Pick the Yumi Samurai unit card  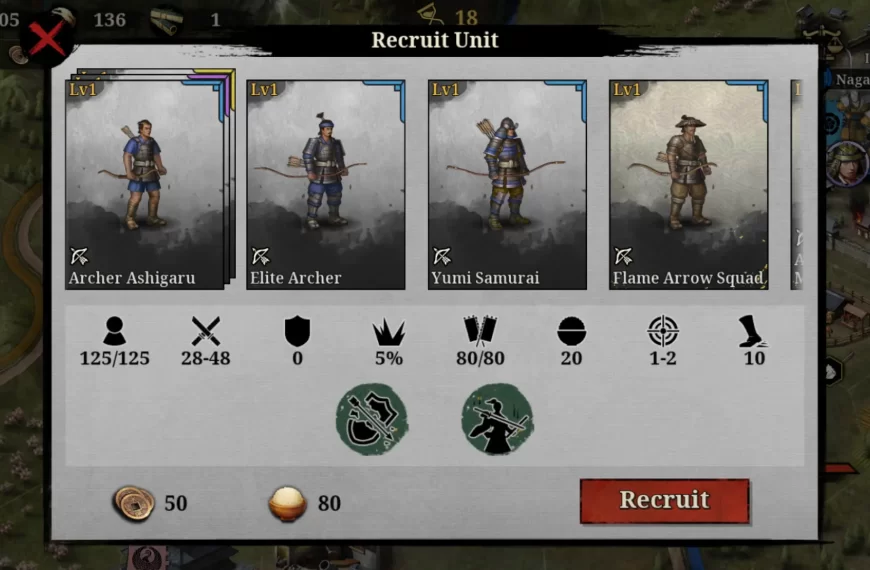coord(507,185)
